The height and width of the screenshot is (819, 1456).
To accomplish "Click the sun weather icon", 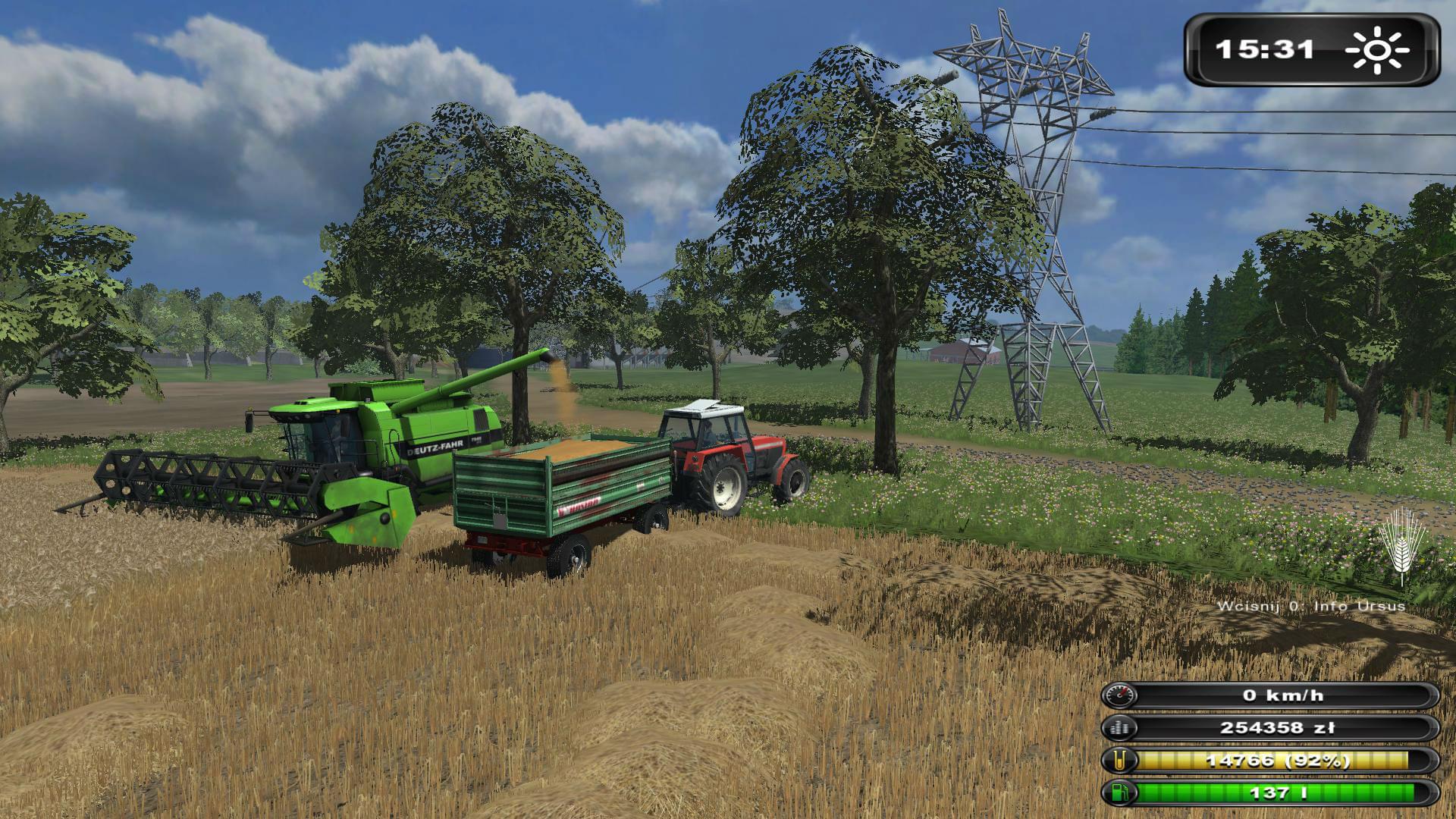I will point(1376,51).
